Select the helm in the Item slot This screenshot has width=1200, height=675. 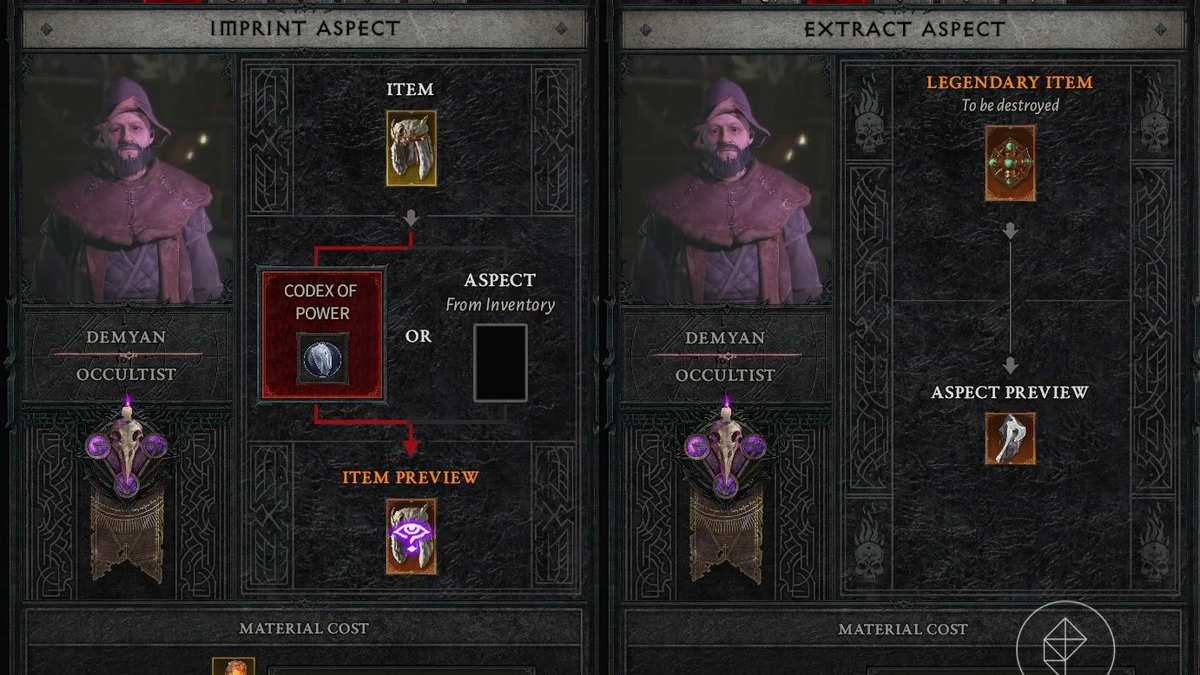click(411, 148)
